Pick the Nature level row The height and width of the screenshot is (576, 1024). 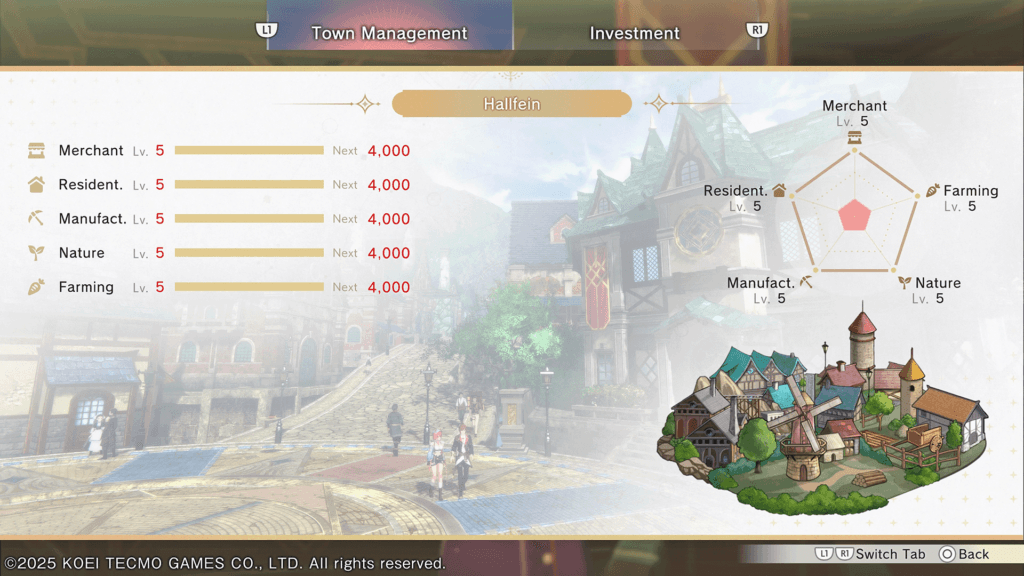coord(219,253)
